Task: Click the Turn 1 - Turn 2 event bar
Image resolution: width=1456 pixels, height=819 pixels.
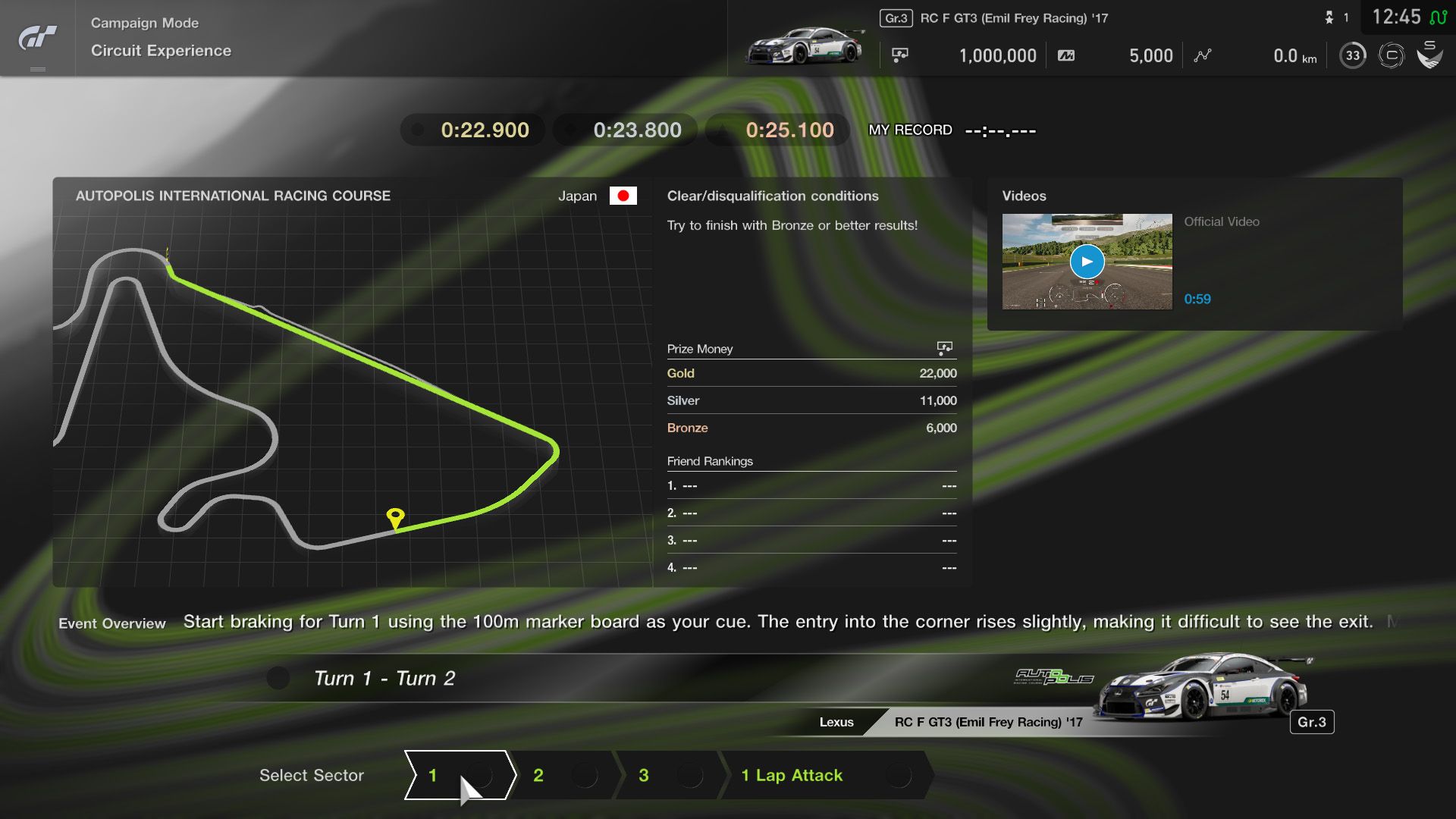Action: tap(385, 678)
